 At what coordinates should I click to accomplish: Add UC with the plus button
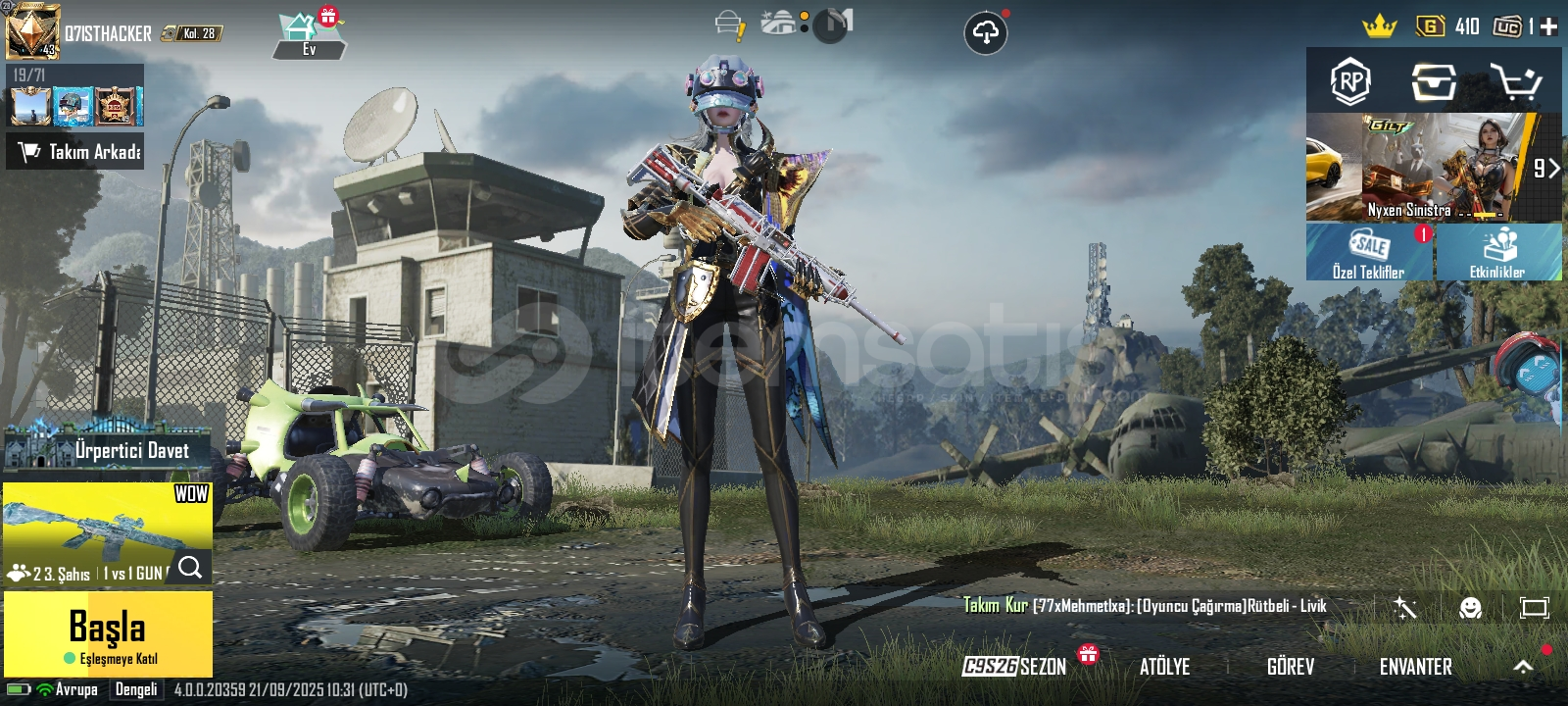tap(1549, 26)
